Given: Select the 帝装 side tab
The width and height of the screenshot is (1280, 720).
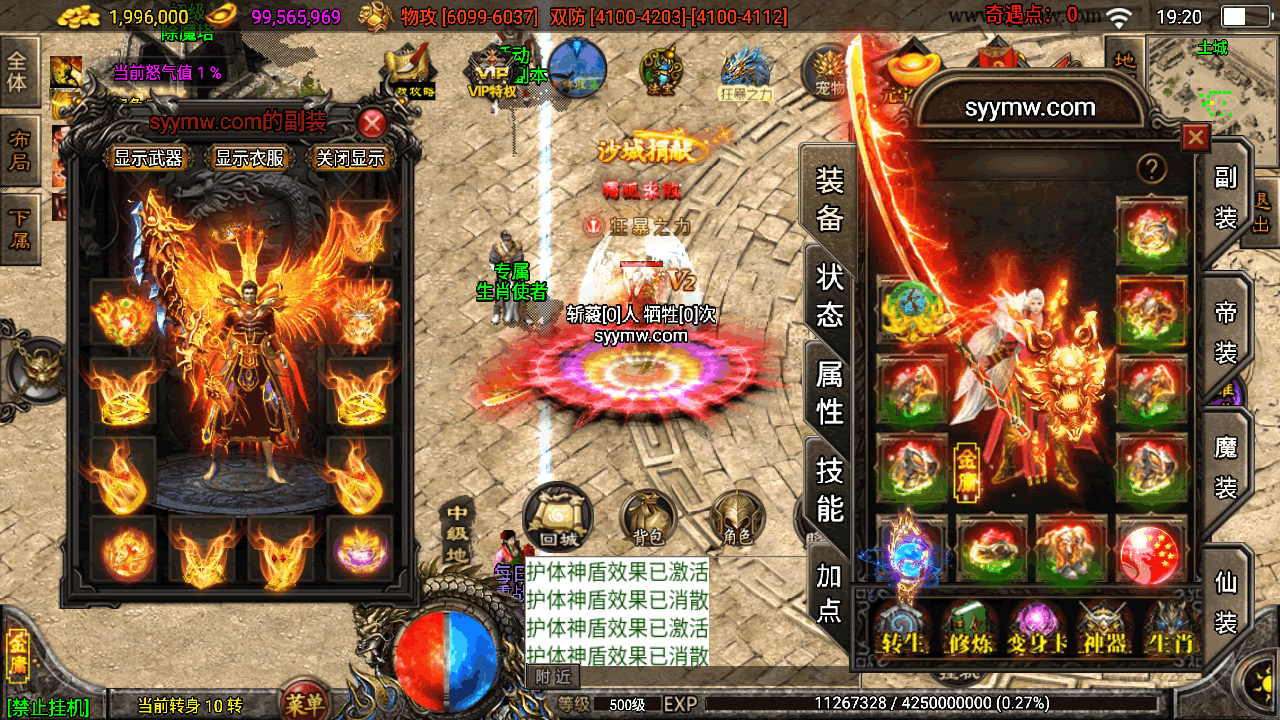Looking at the screenshot, I should [x=1226, y=334].
